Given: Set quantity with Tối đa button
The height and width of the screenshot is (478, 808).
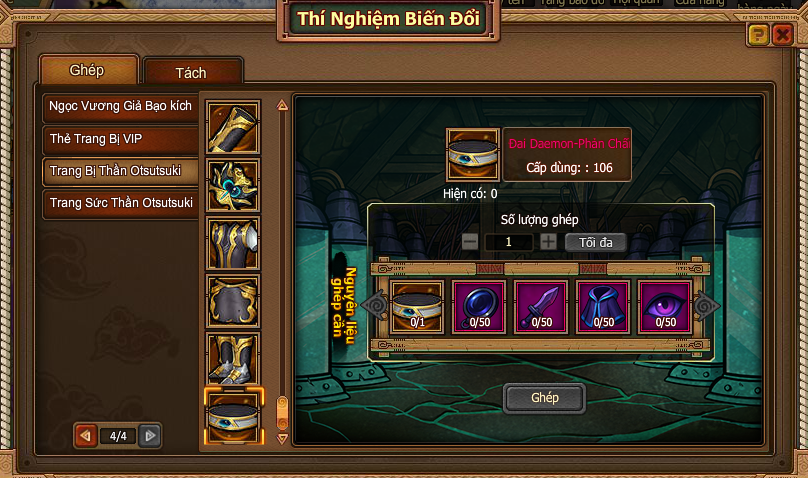Looking at the screenshot, I should coord(595,242).
